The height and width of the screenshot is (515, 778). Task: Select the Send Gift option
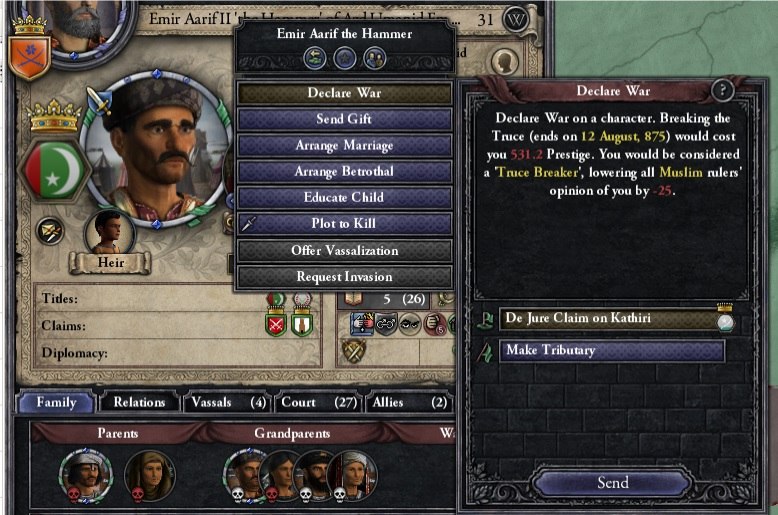pyautogui.click(x=343, y=119)
